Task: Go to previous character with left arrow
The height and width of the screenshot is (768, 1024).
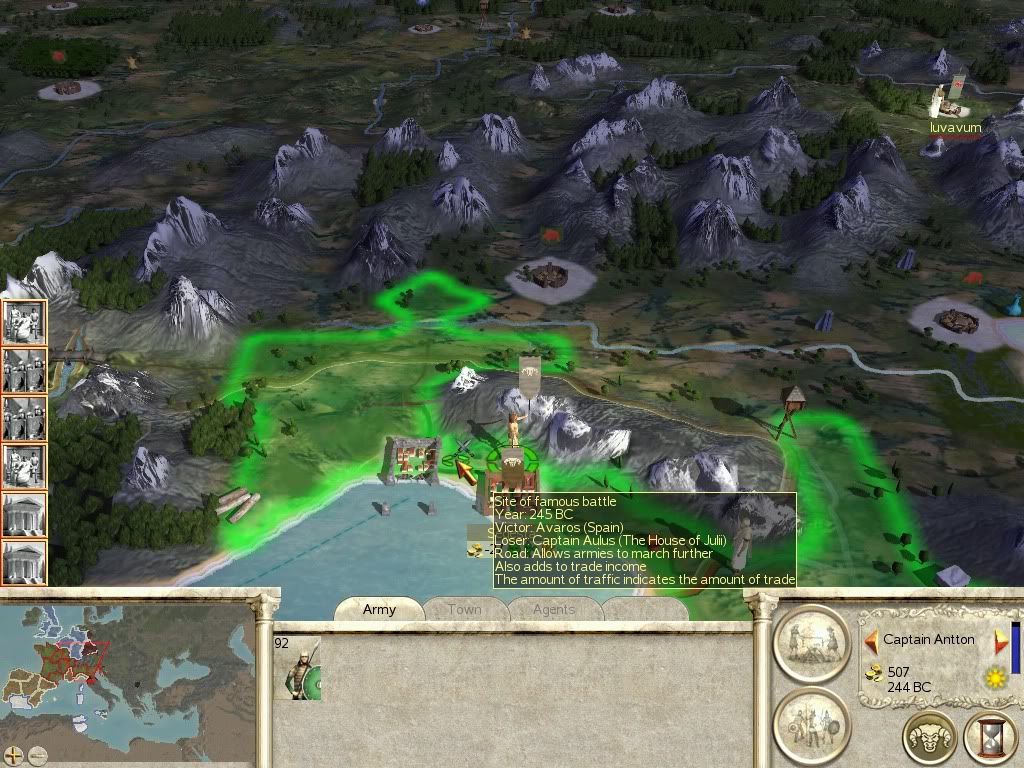Action: pyautogui.click(x=871, y=639)
